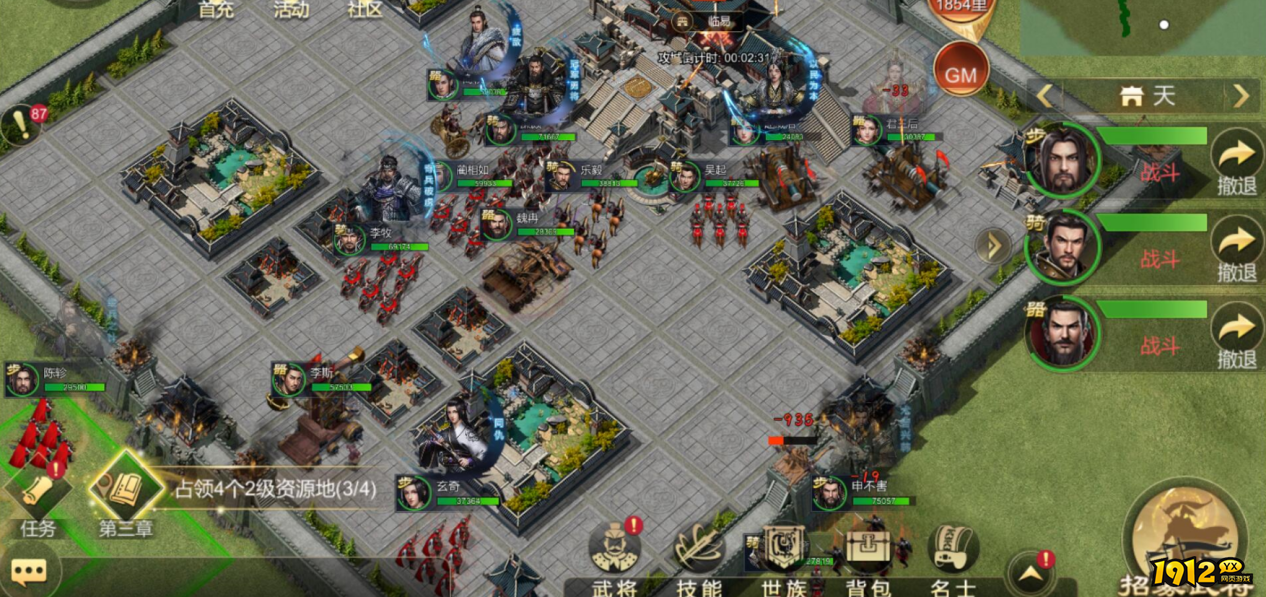Open the 社区 community menu
Viewport: 1266px width, 597px height.
point(364,10)
